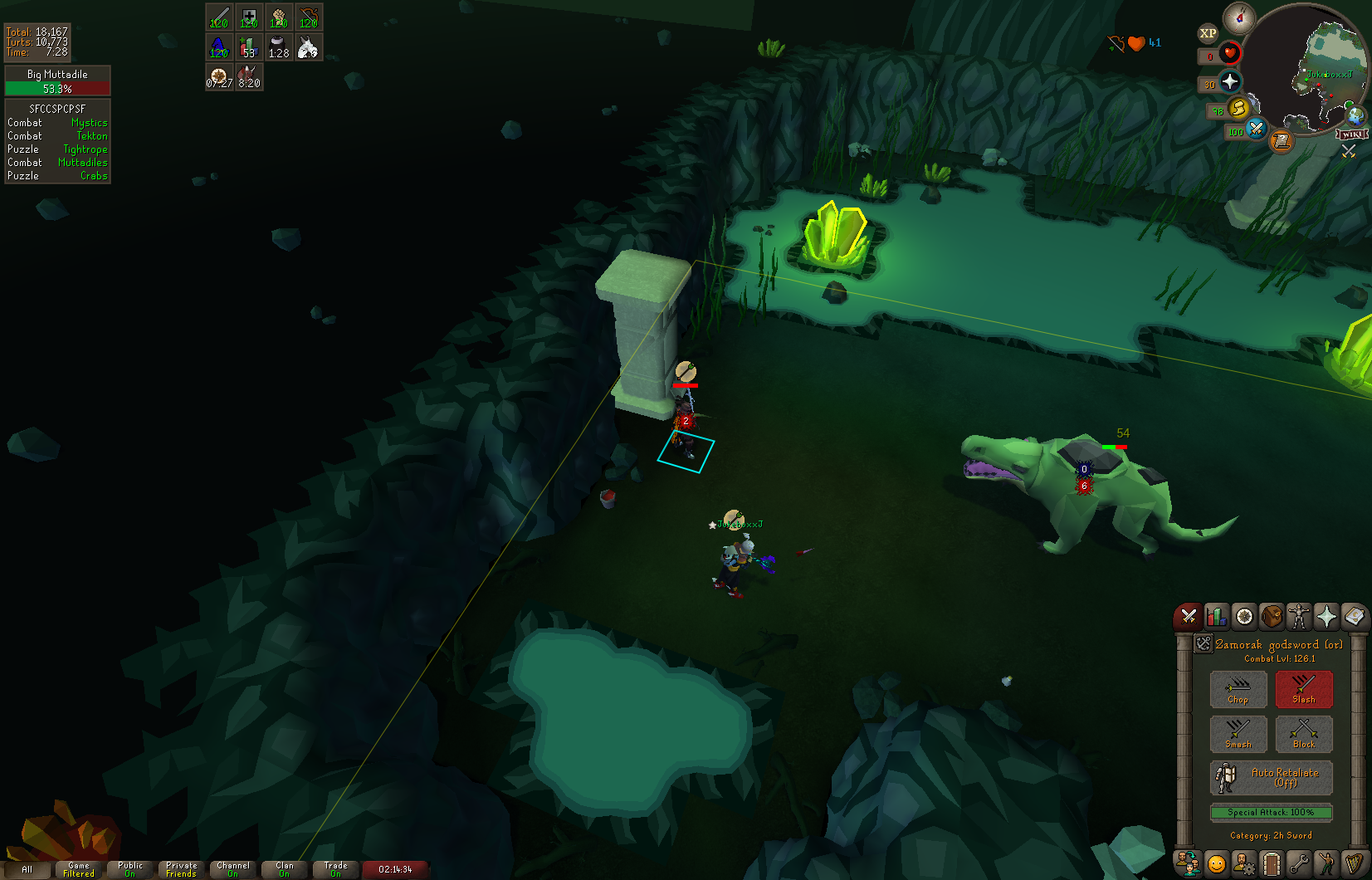Toggle Auto Retaliate on

tap(1271, 778)
